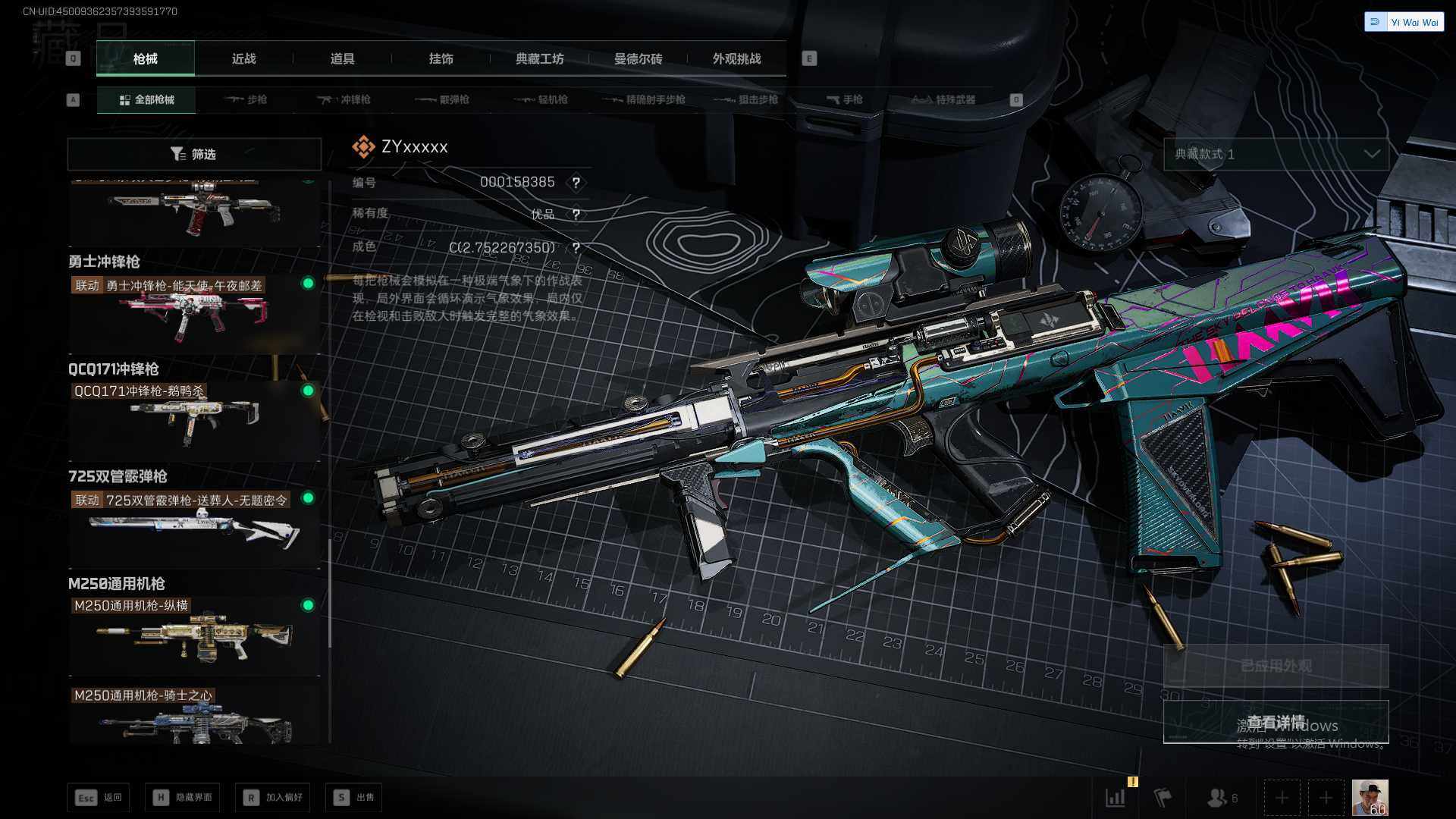Select the 挂饰 charms tab
The image size is (1456, 819).
point(441,58)
